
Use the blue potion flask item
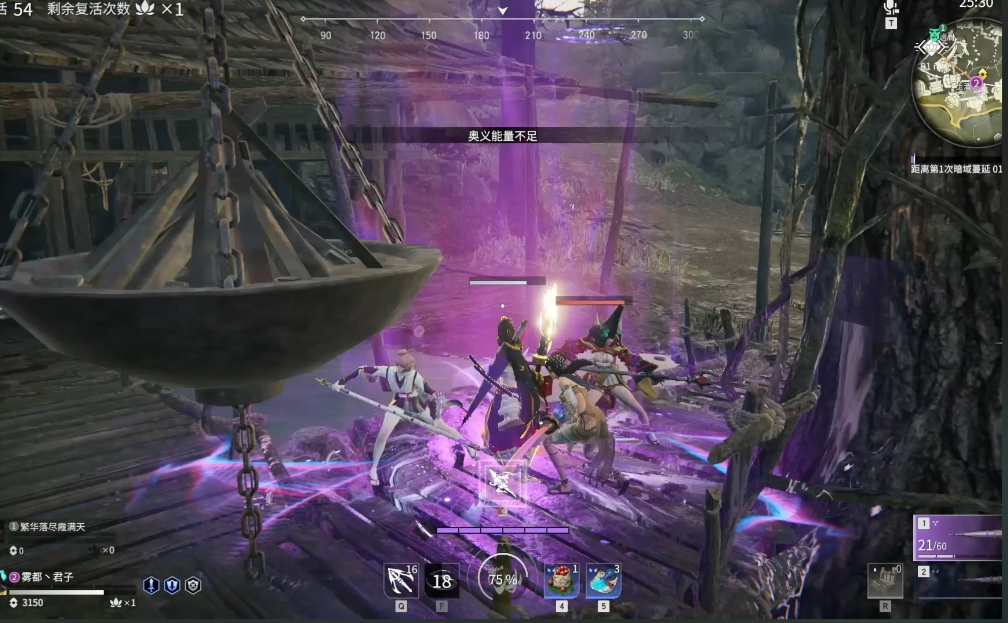coord(603,580)
